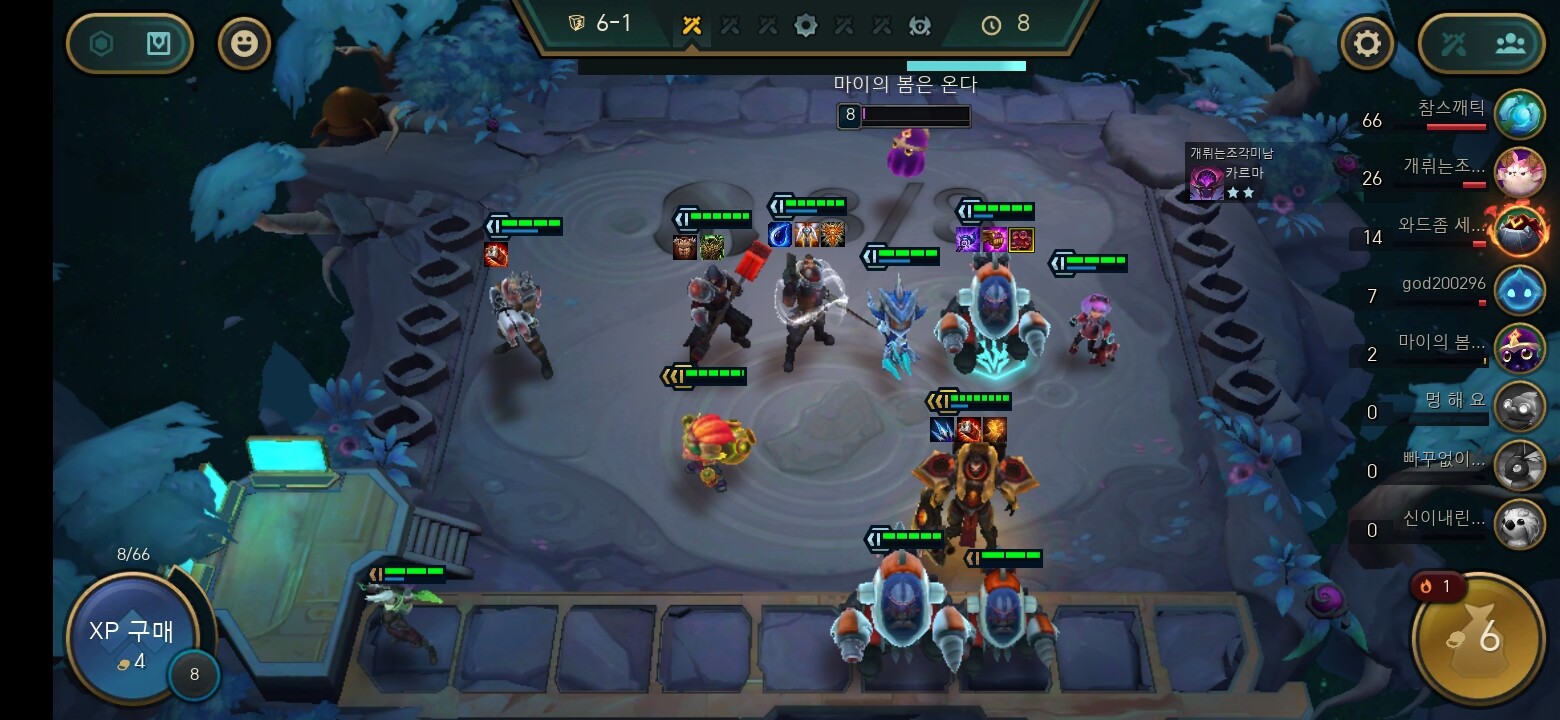Expand the level-8 XP progress circle near XP 구매
This screenshot has width=1560, height=720.
click(196, 675)
